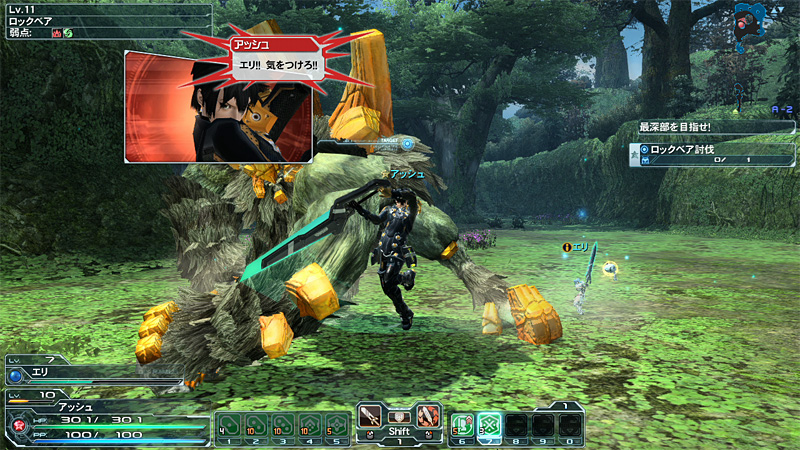Select the sword weapon palette slot
This screenshot has width=800, height=450.
(370, 415)
